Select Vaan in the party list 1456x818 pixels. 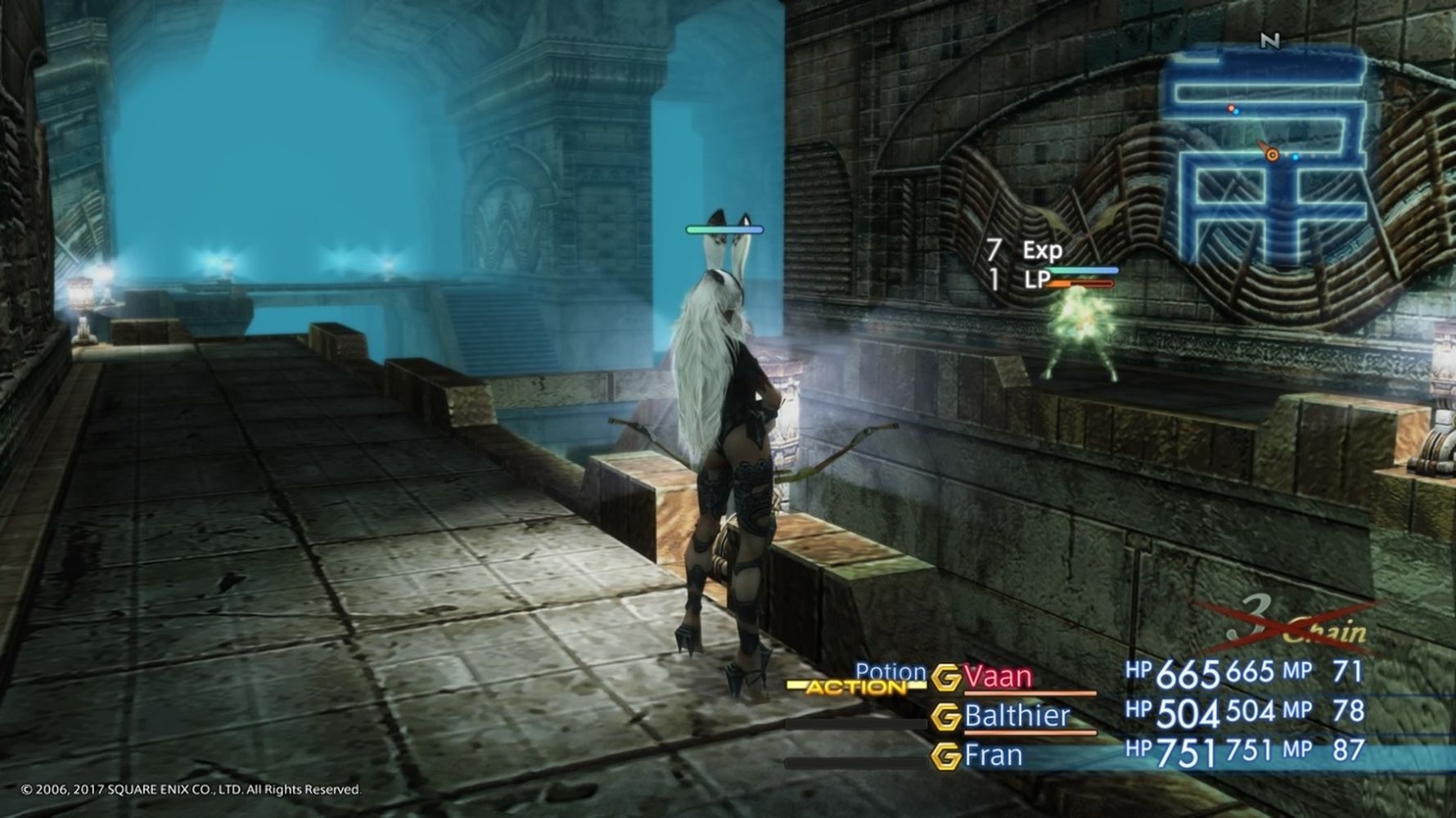click(998, 676)
